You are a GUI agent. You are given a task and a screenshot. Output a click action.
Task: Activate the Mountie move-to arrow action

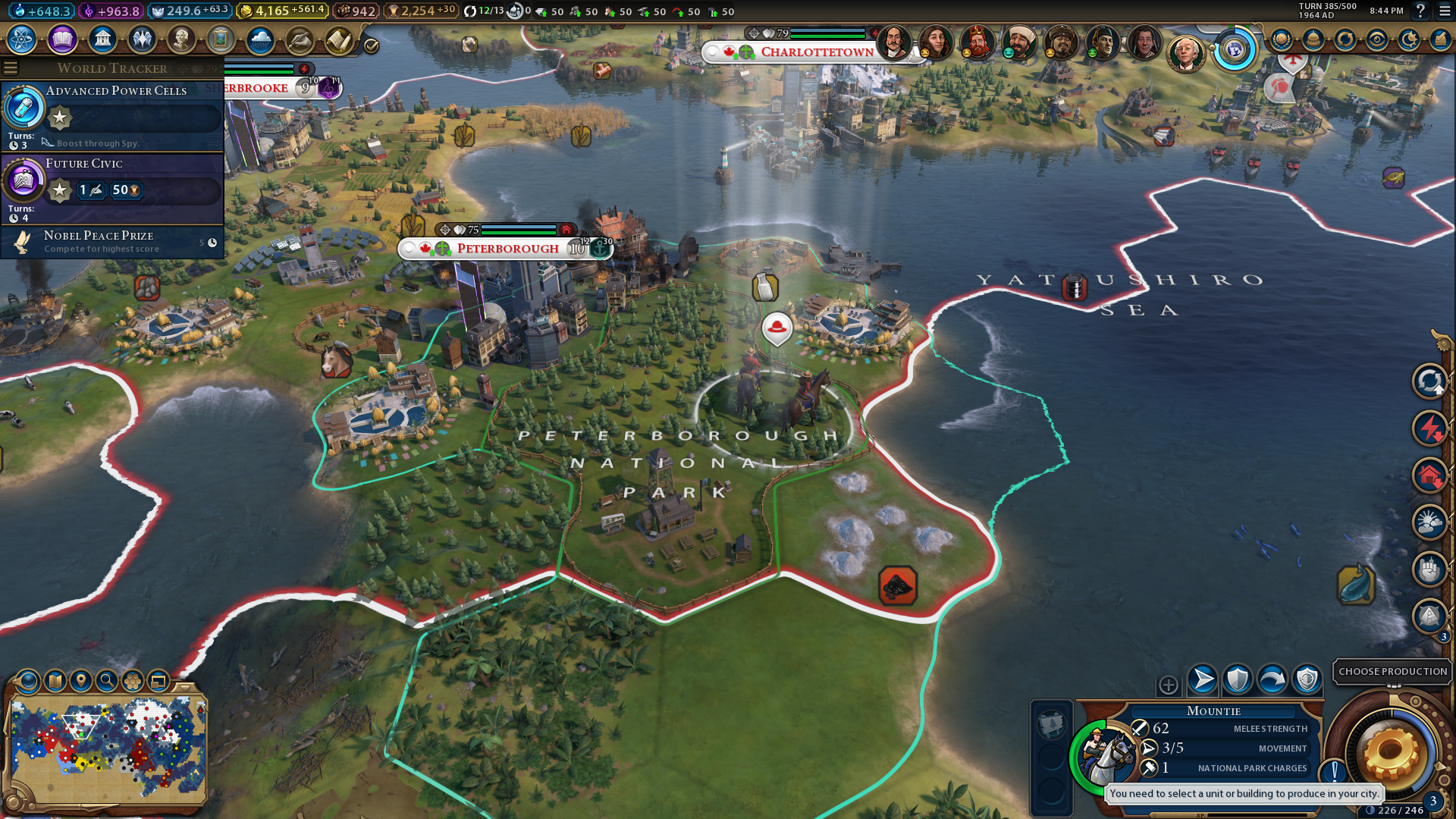1203,679
